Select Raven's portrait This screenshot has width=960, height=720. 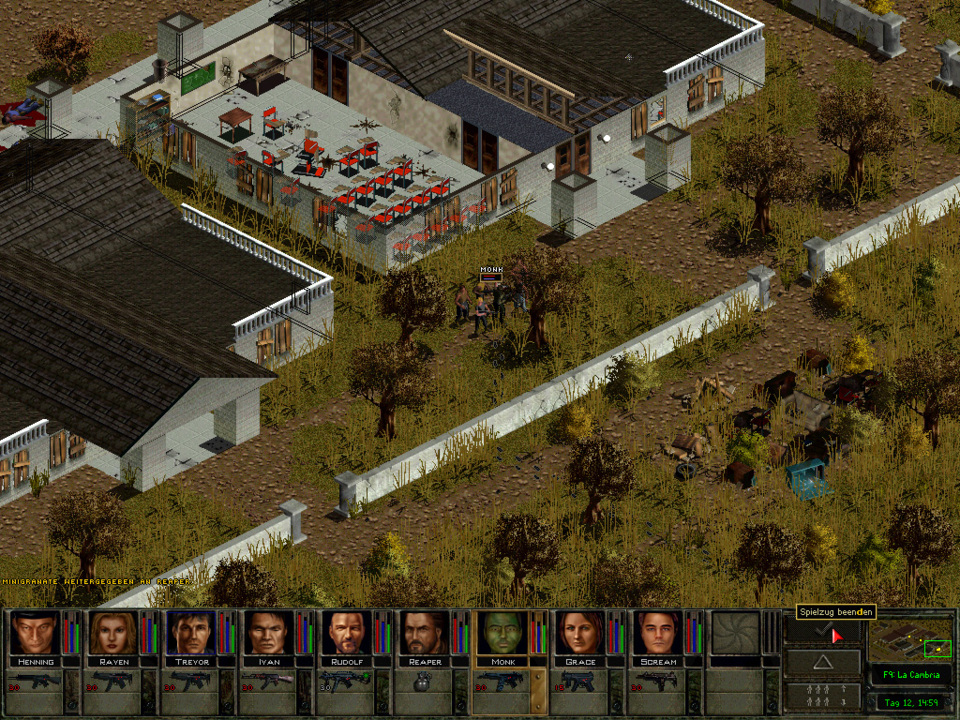click(113, 633)
